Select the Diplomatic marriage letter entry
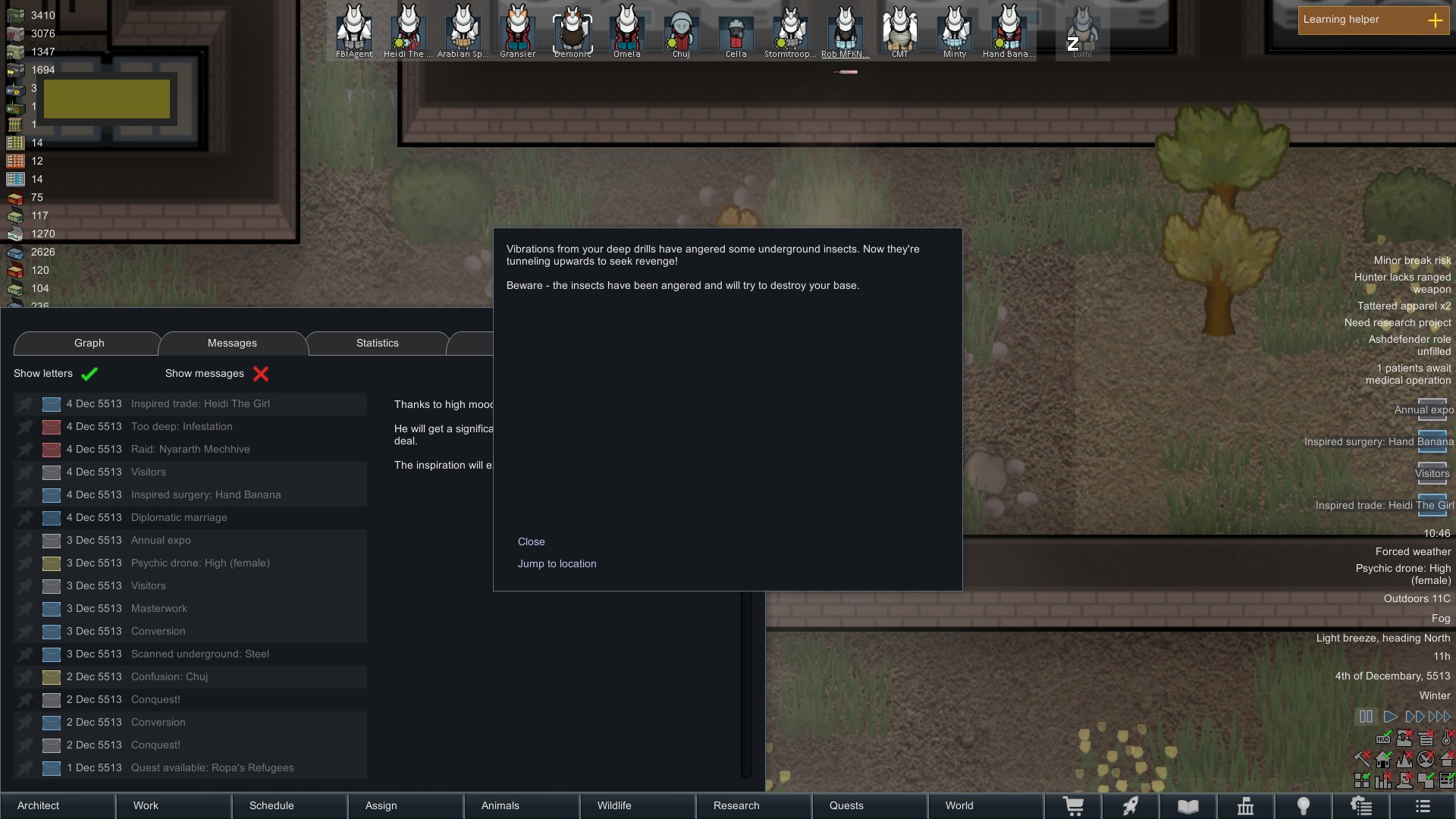This screenshot has height=819, width=1456. click(179, 518)
